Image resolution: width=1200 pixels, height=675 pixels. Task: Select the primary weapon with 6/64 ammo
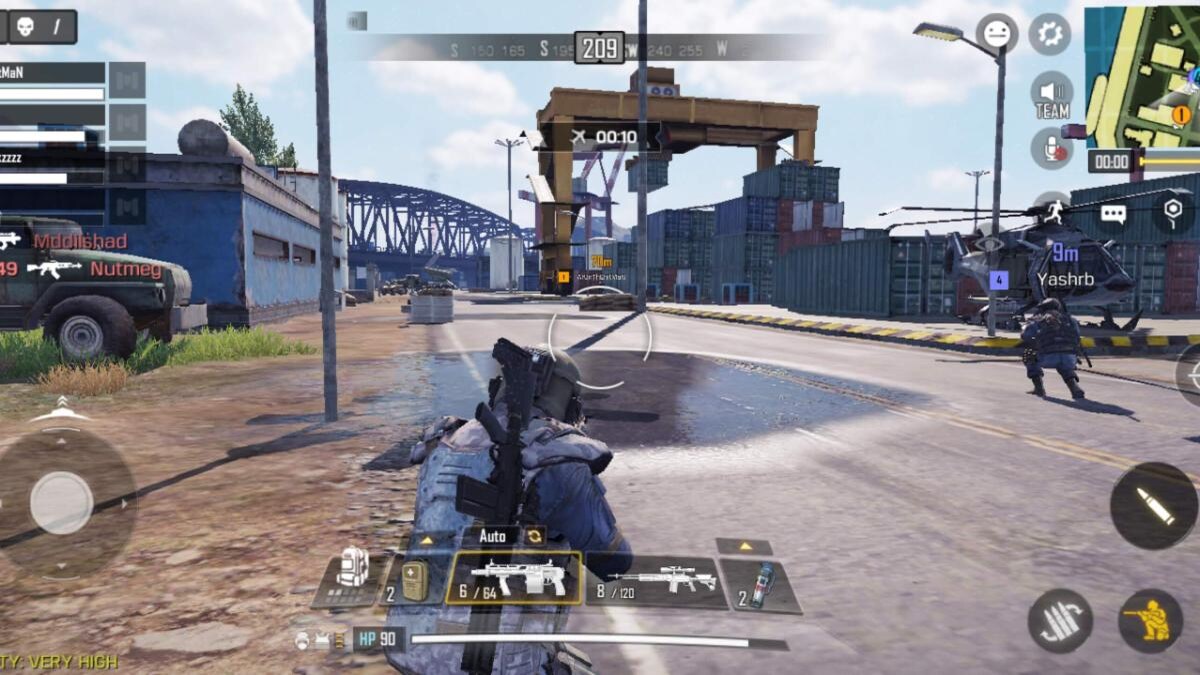(513, 578)
